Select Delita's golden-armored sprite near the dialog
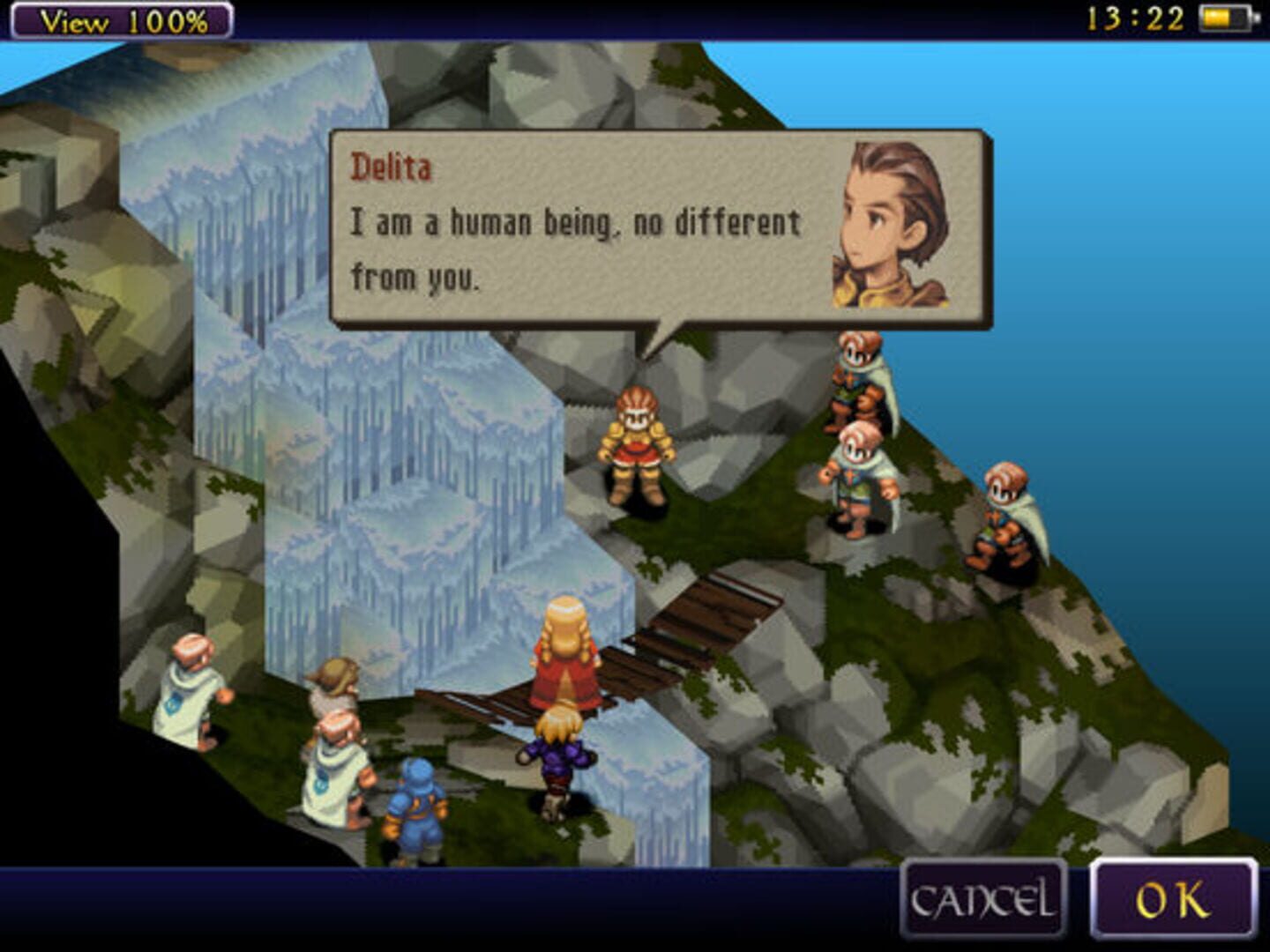The width and height of the screenshot is (1270, 952). pos(637,441)
